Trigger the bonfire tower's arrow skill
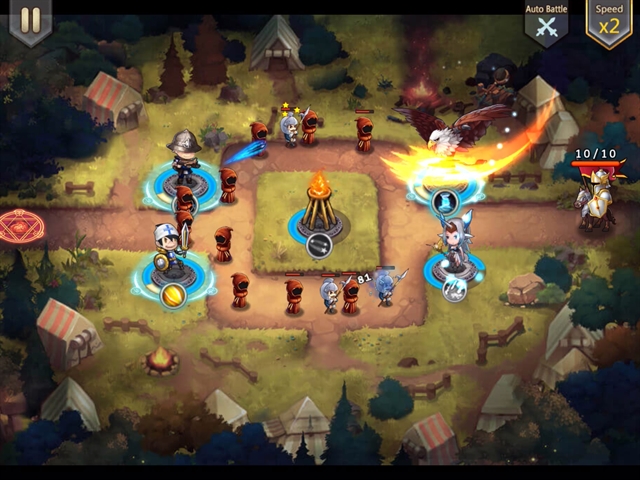 point(318,245)
